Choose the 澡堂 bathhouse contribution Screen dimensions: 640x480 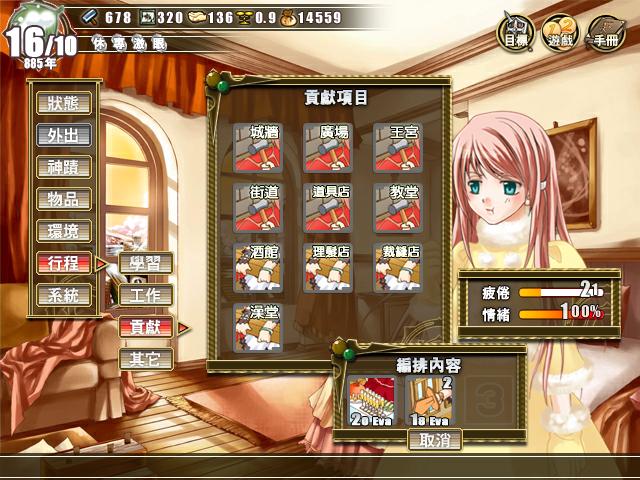point(257,328)
